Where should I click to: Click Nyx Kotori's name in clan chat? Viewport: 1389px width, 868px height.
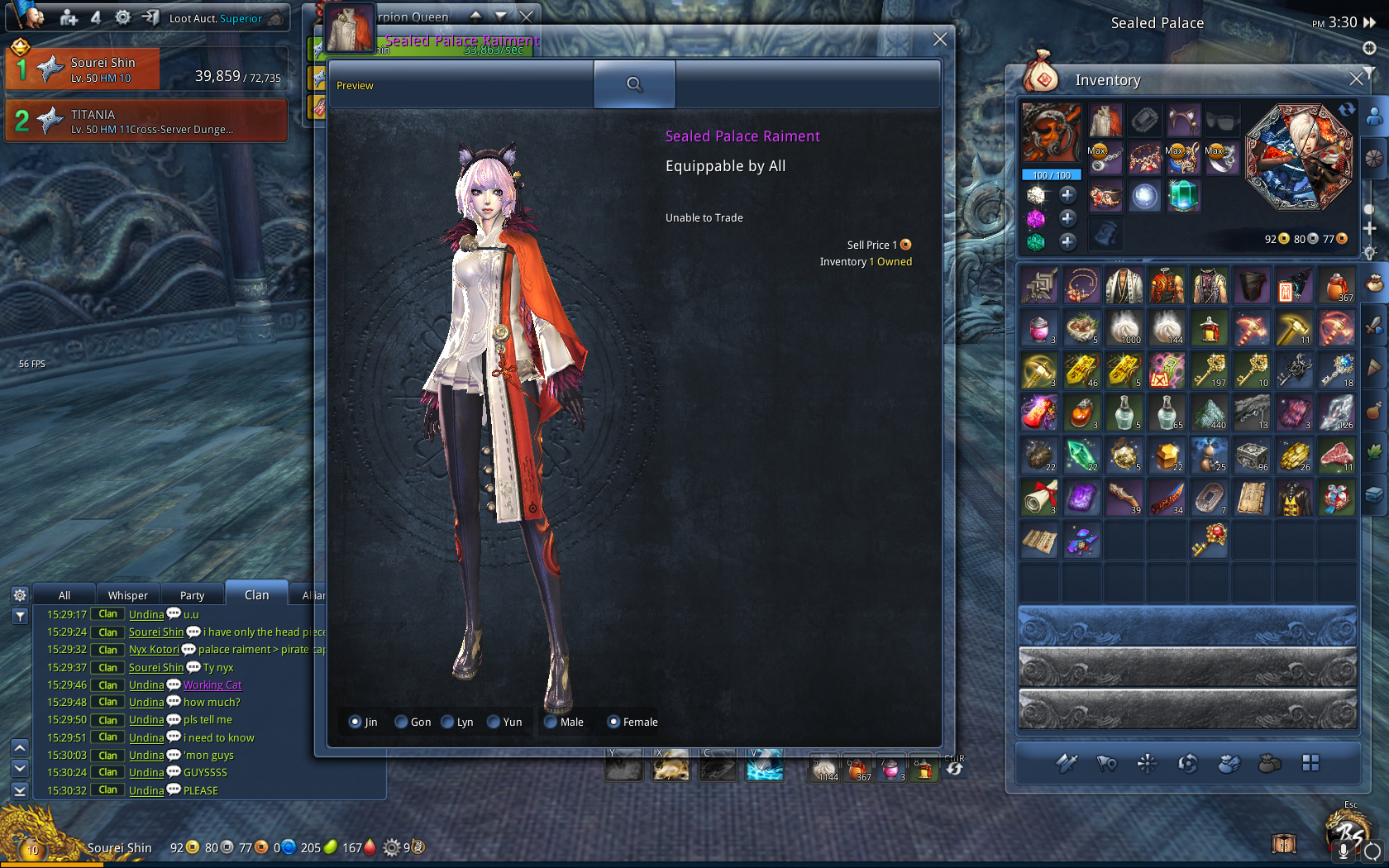tap(154, 650)
